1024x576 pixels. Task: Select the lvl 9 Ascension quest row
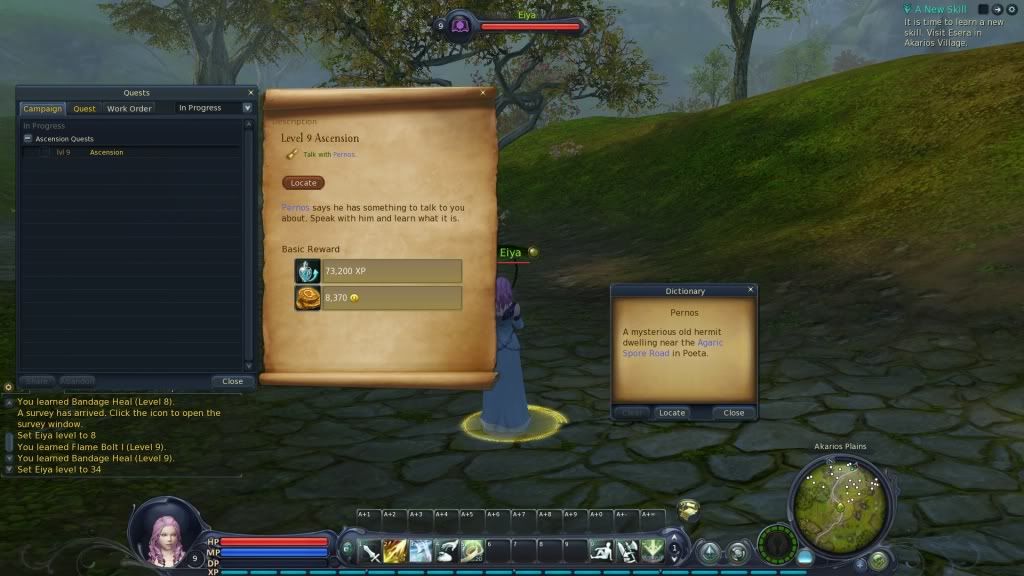[106, 152]
